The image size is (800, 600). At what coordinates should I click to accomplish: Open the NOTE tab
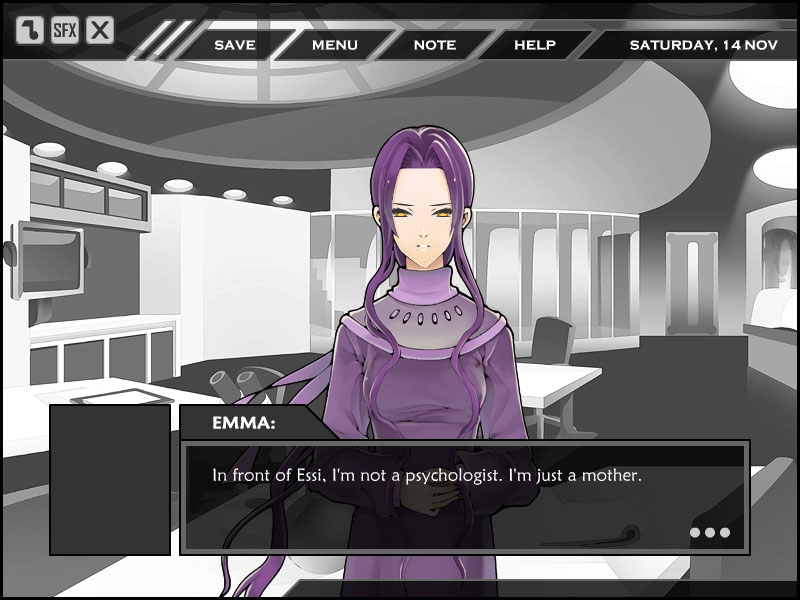[x=434, y=45]
